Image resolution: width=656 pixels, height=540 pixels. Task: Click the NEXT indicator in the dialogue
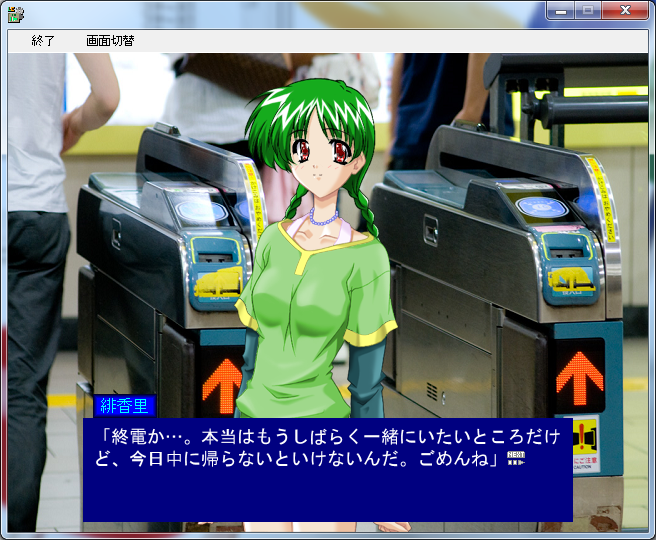coord(516,459)
